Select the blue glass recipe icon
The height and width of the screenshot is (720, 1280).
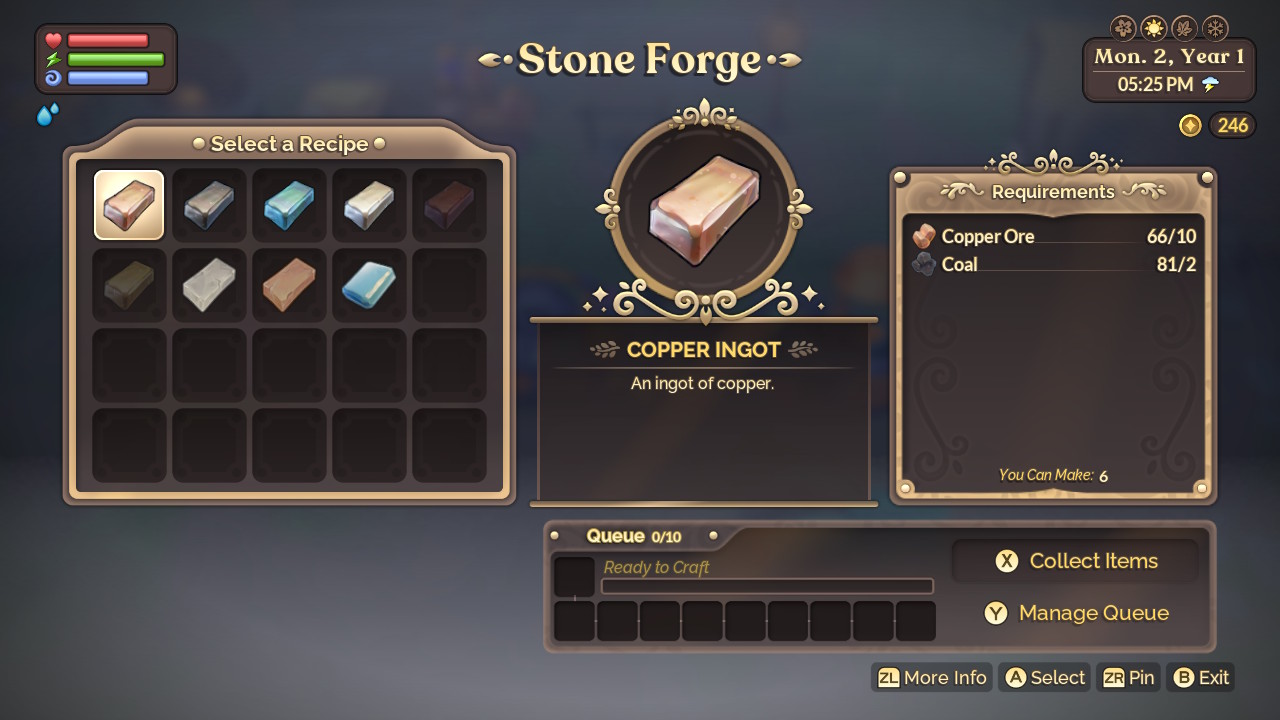pyautogui.click(x=368, y=284)
